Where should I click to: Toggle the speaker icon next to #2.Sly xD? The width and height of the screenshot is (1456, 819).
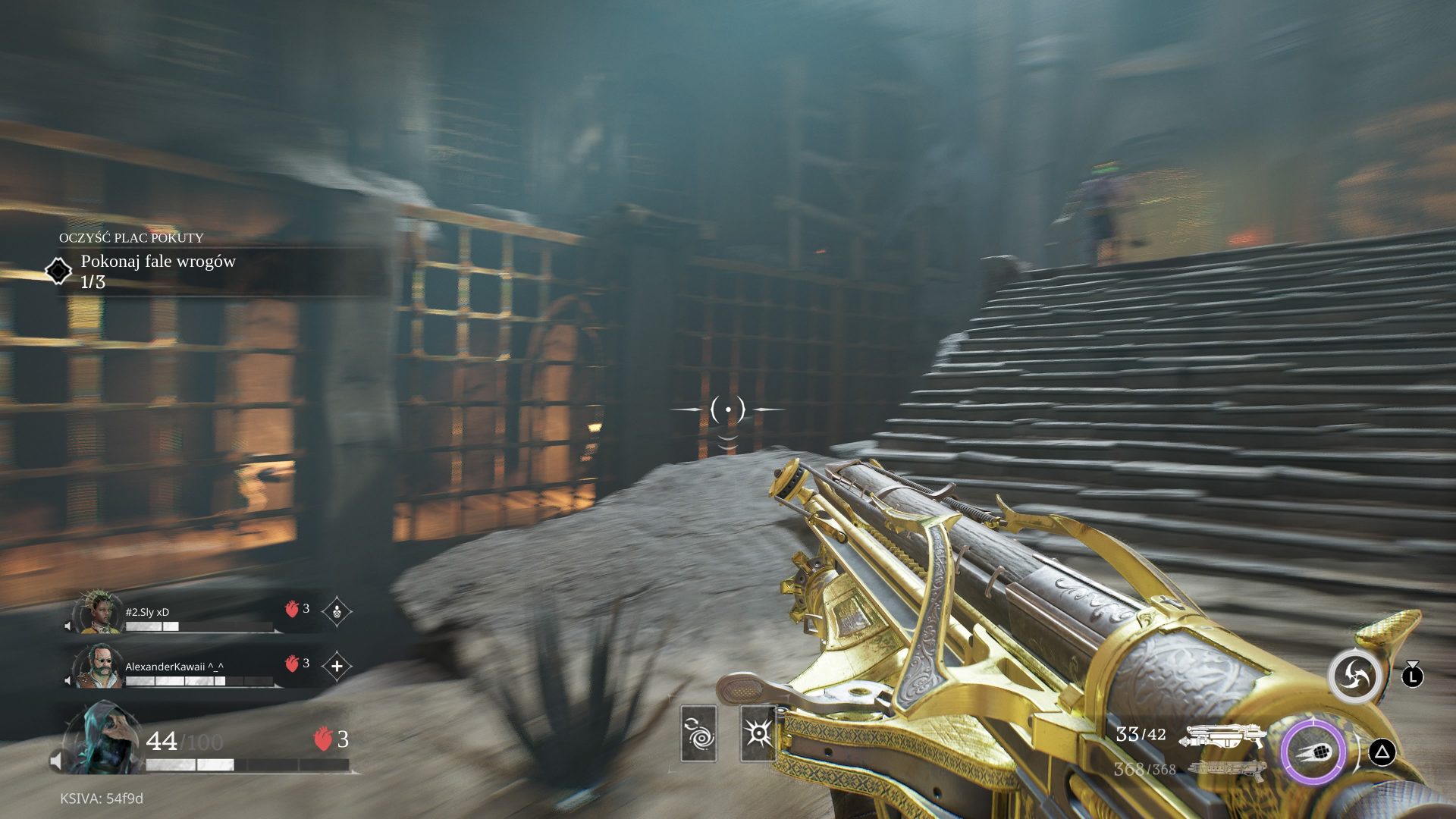pos(69,626)
